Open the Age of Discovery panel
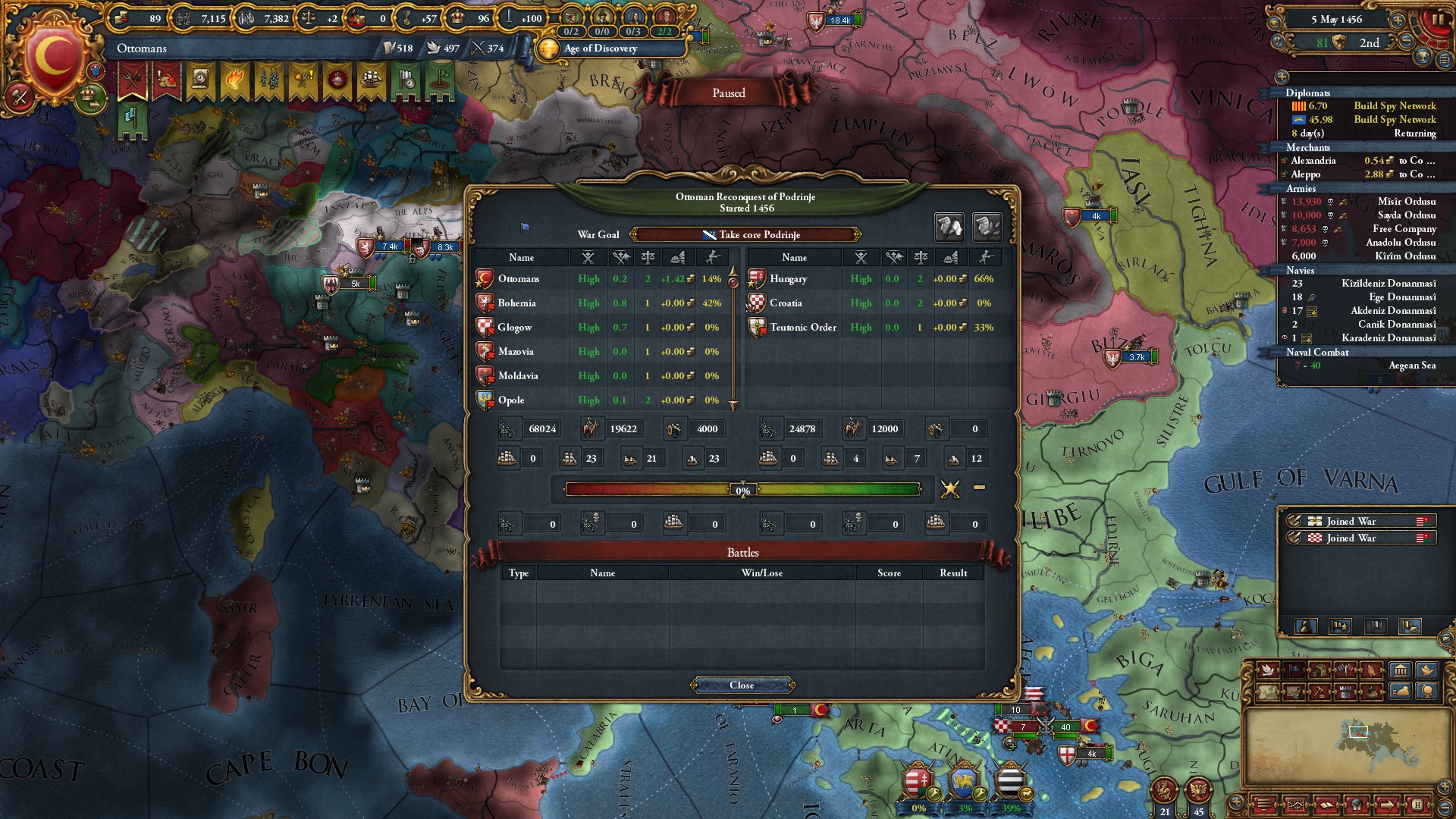This screenshot has width=1456, height=819. 600,49
